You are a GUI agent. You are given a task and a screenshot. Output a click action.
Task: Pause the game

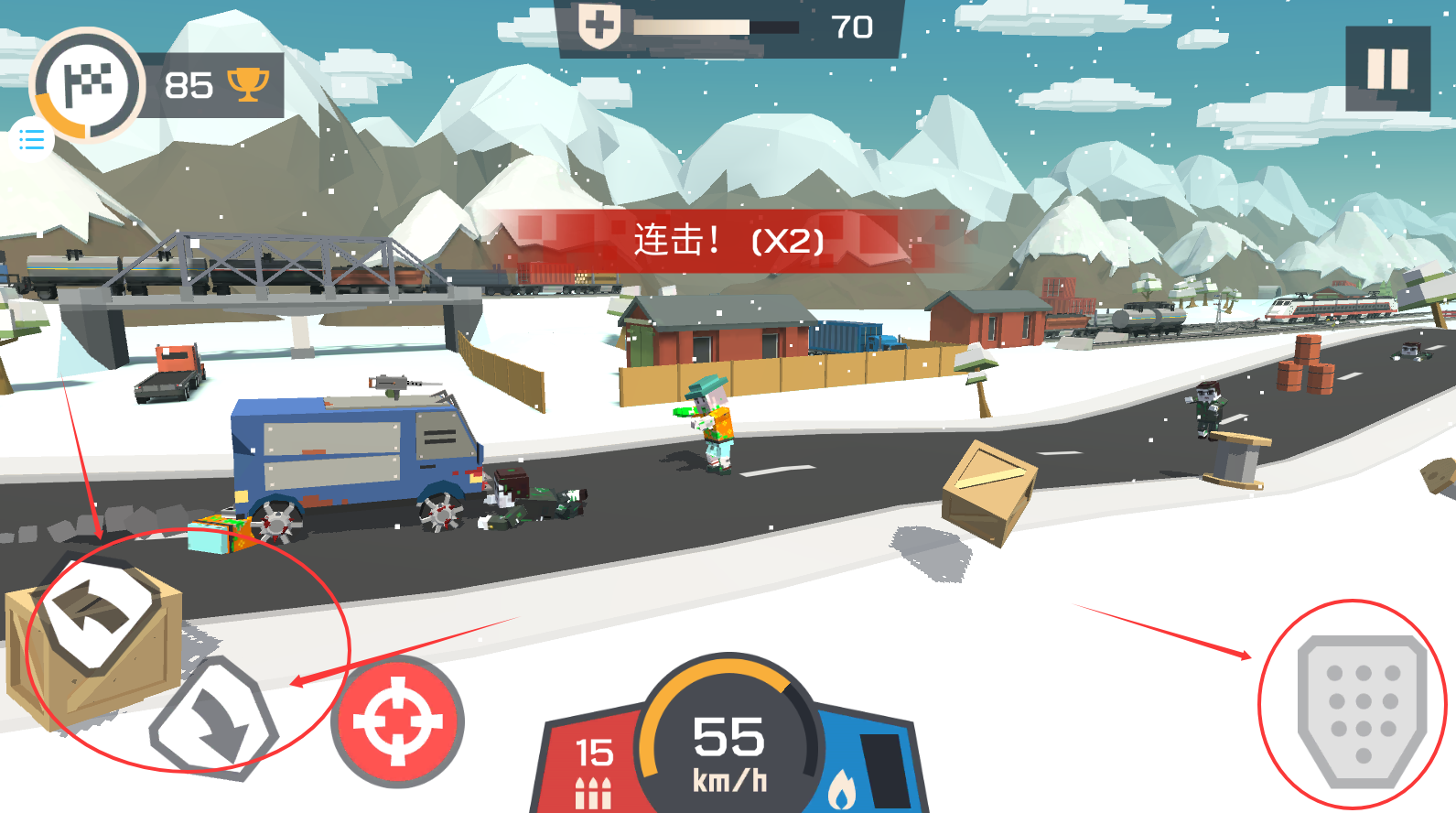1387,69
